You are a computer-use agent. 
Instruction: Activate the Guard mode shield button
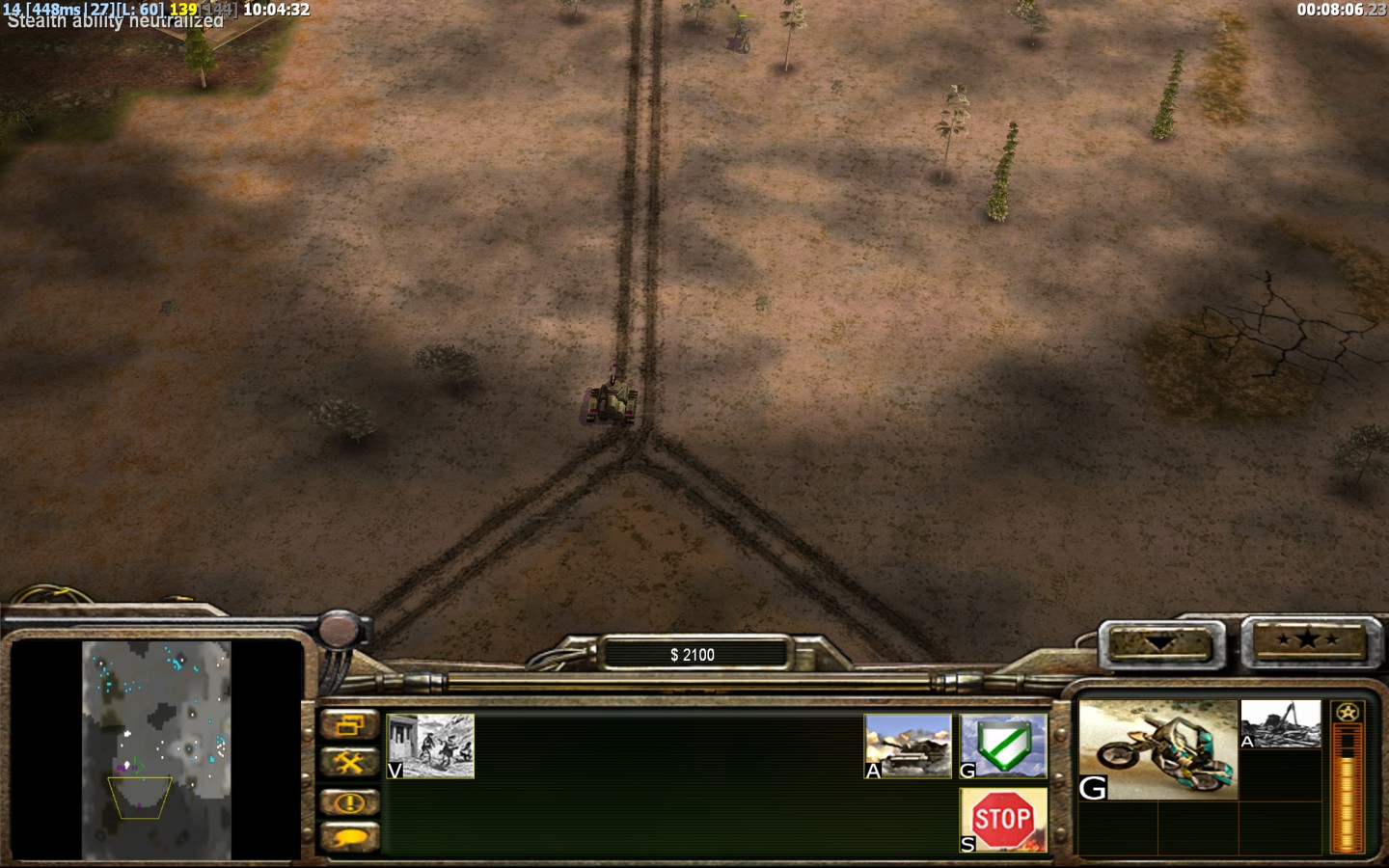1003,746
